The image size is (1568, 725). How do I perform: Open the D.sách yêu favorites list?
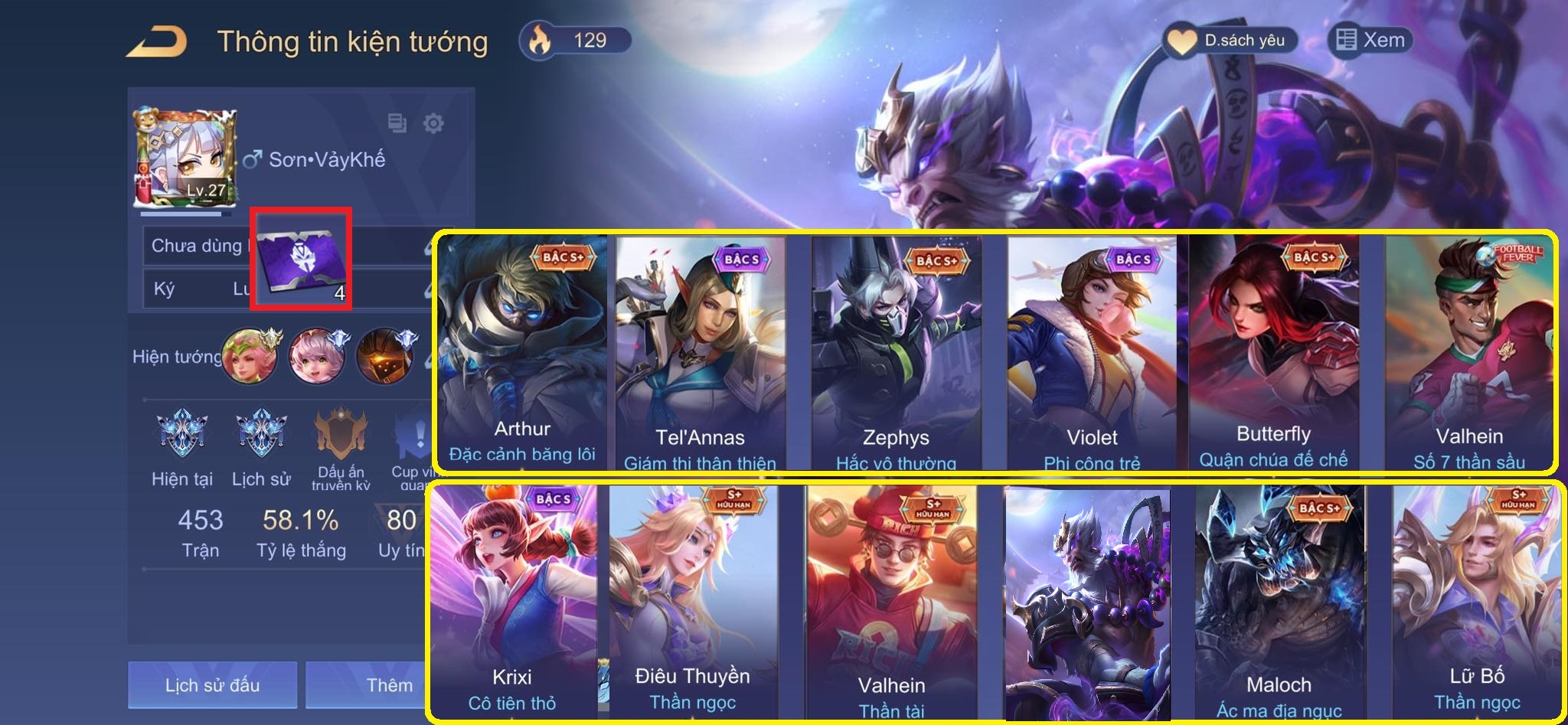tap(1230, 41)
